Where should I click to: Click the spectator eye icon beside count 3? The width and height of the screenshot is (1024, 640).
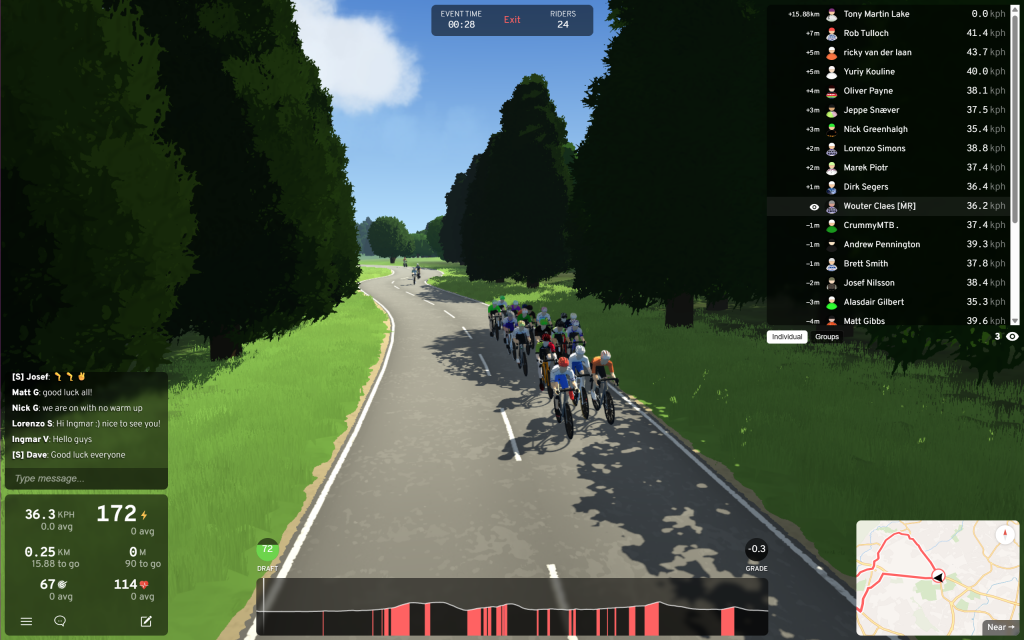point(1013,337)
